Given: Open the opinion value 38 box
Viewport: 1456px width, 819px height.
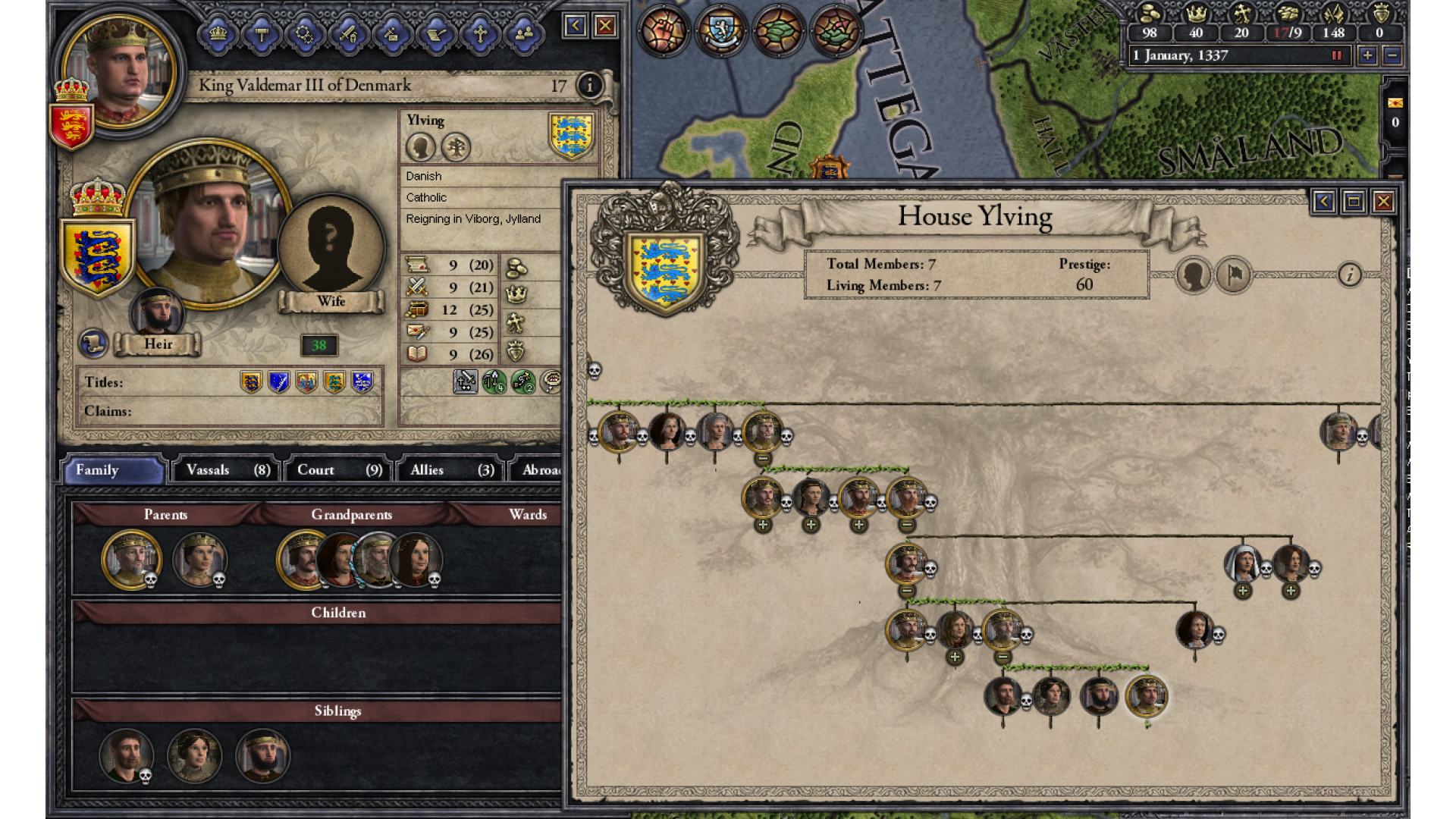Looking at the screenshot, I should click(x=318, y=346).
